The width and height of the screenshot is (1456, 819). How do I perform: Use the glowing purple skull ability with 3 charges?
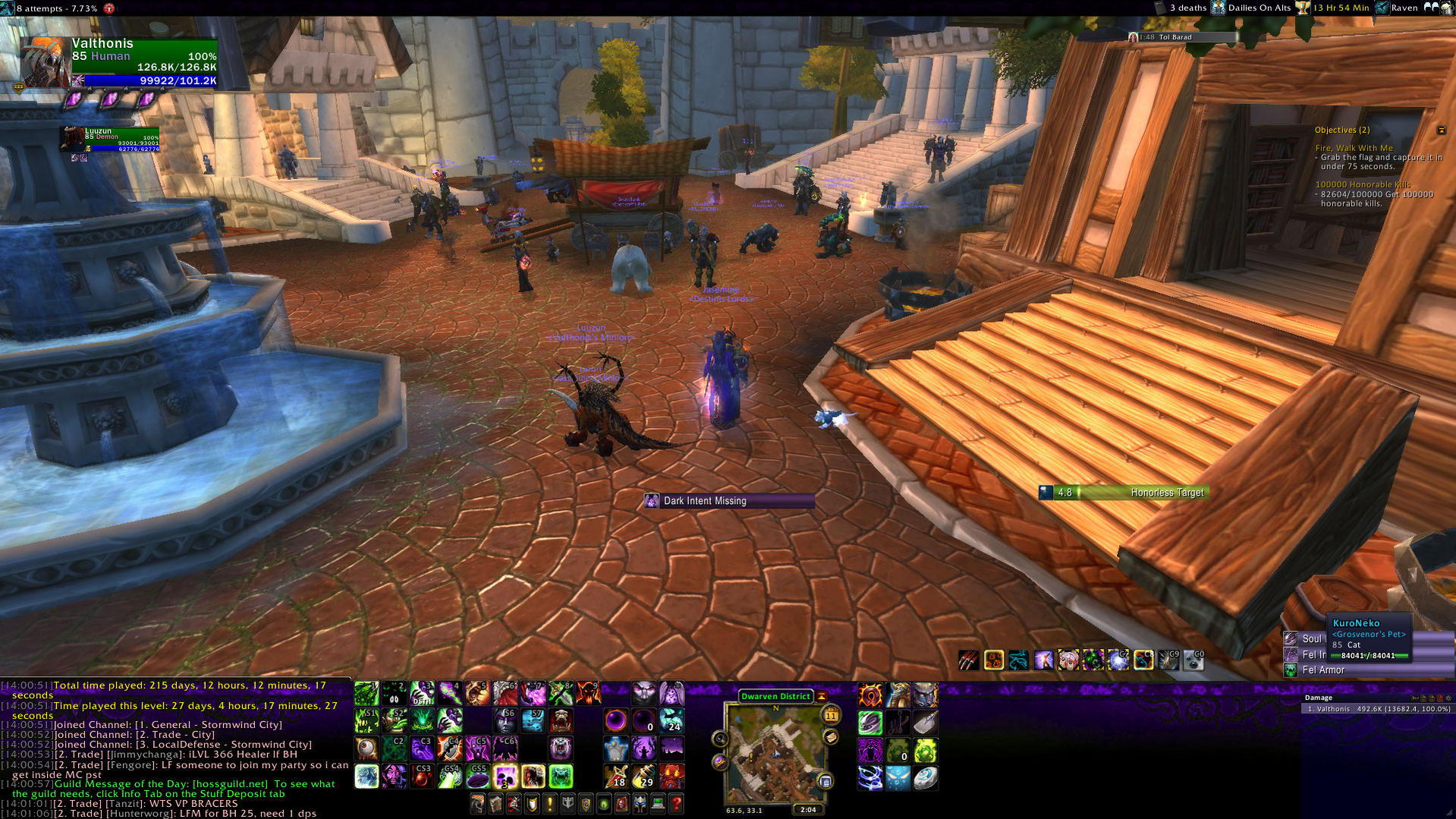click(x=505, y=776)
